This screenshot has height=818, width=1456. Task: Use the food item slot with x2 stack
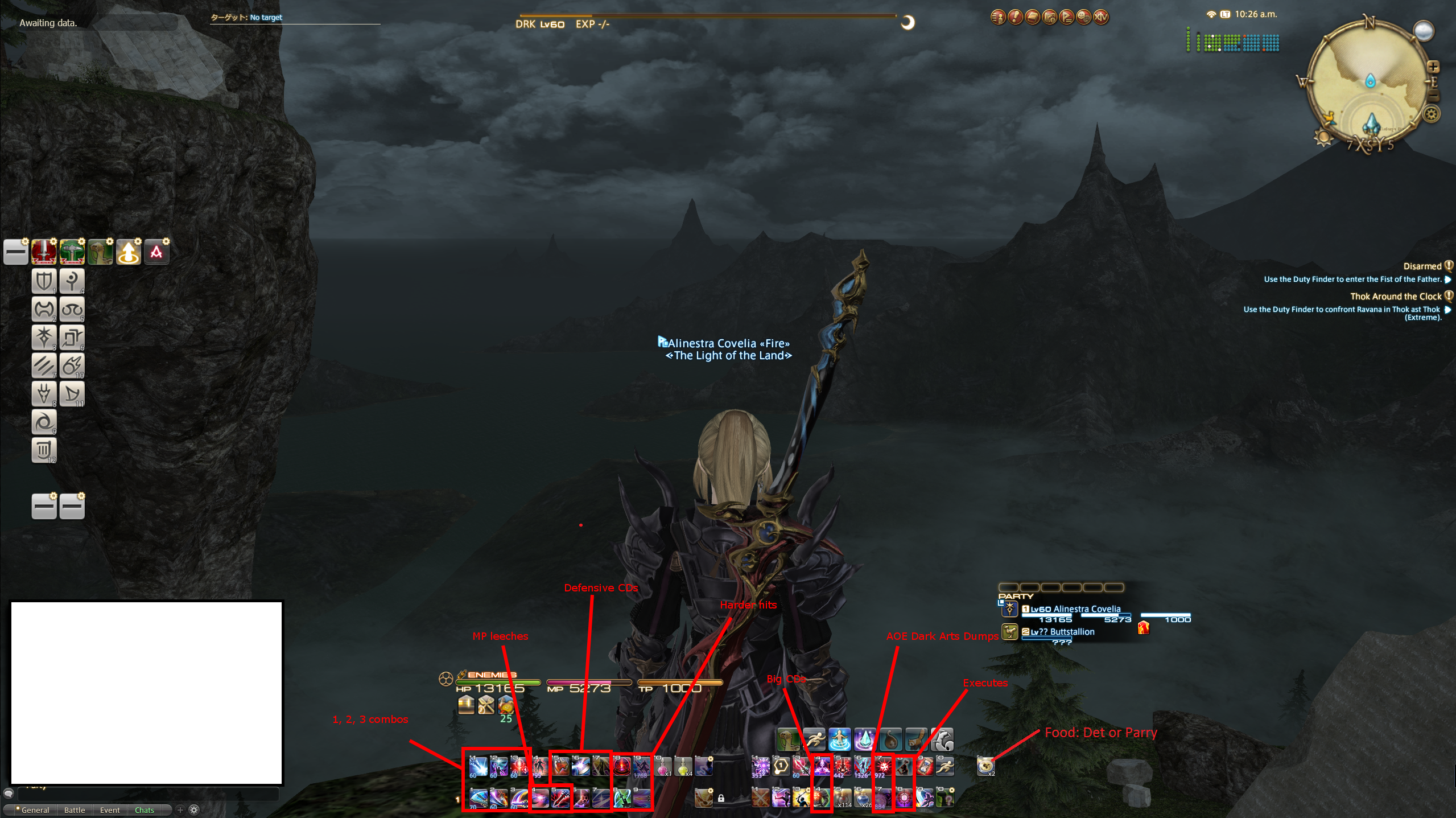pyautogui.click(x=985, y=766)
